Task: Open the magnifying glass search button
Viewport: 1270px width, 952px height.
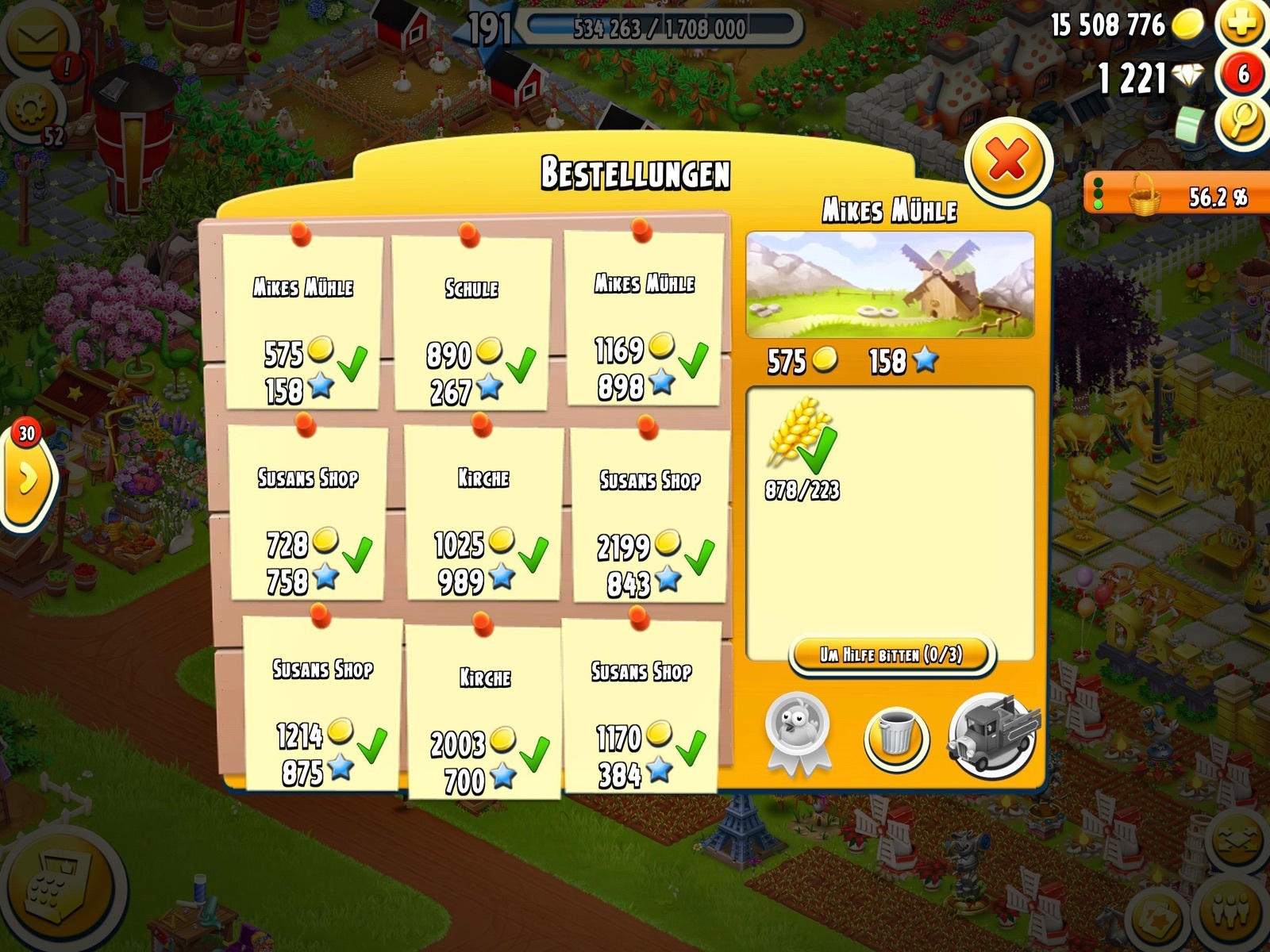Action: (1242, 121)
